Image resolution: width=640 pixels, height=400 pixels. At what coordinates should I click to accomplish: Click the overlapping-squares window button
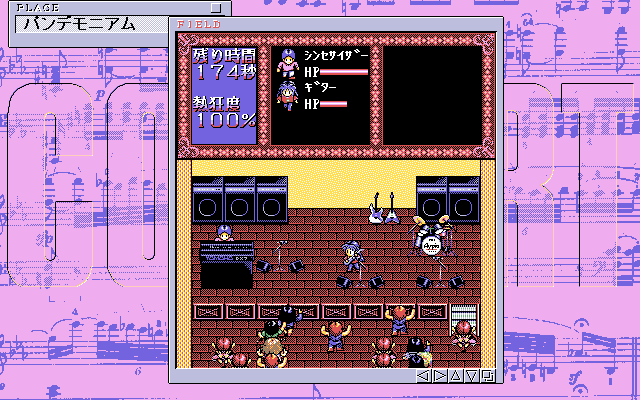coord(487,376)
